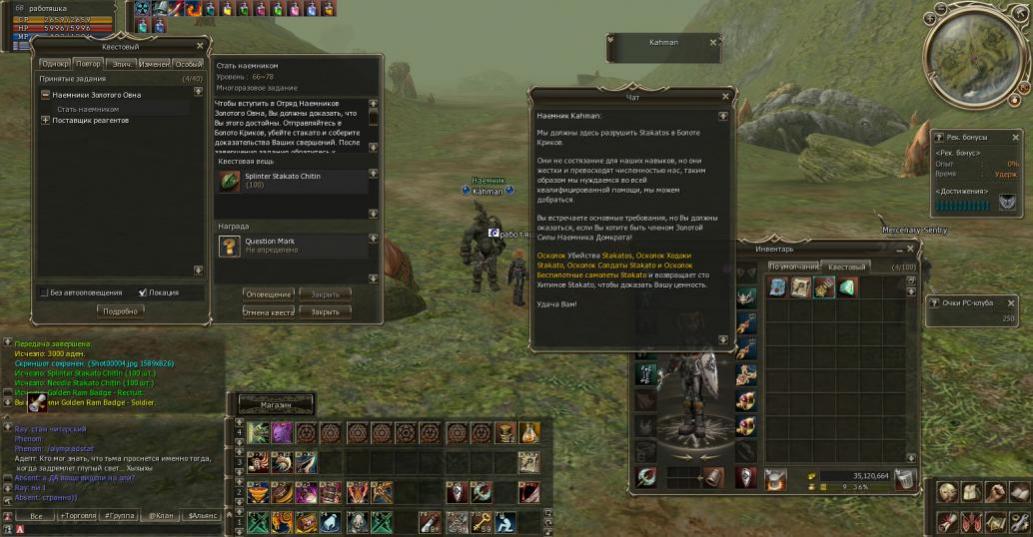The width and height of the screenshot is (1033, 537).
Task: Close the quest journal window
Action: coord(200,46)
